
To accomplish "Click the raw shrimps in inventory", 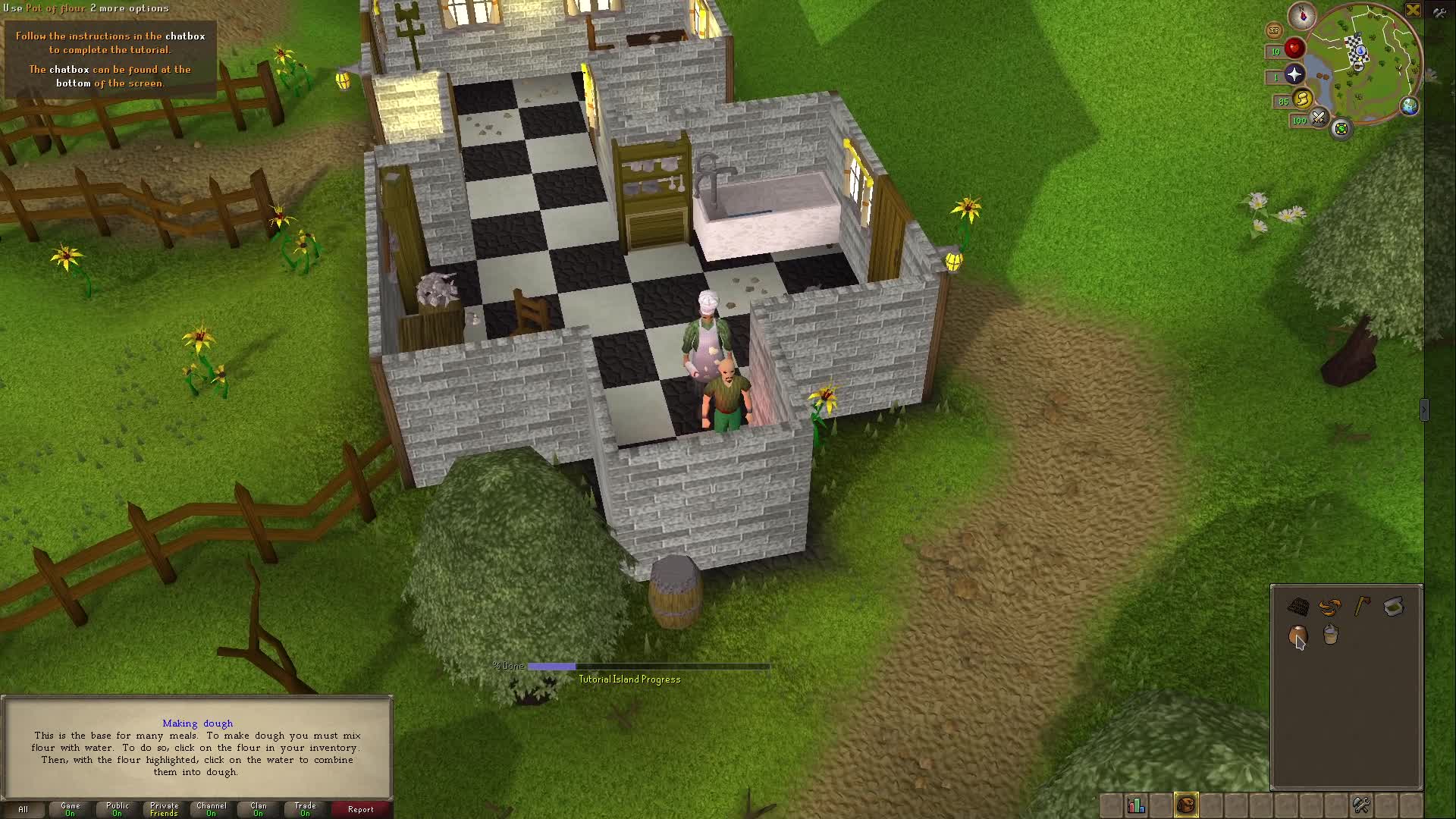I will point(1329,607).
